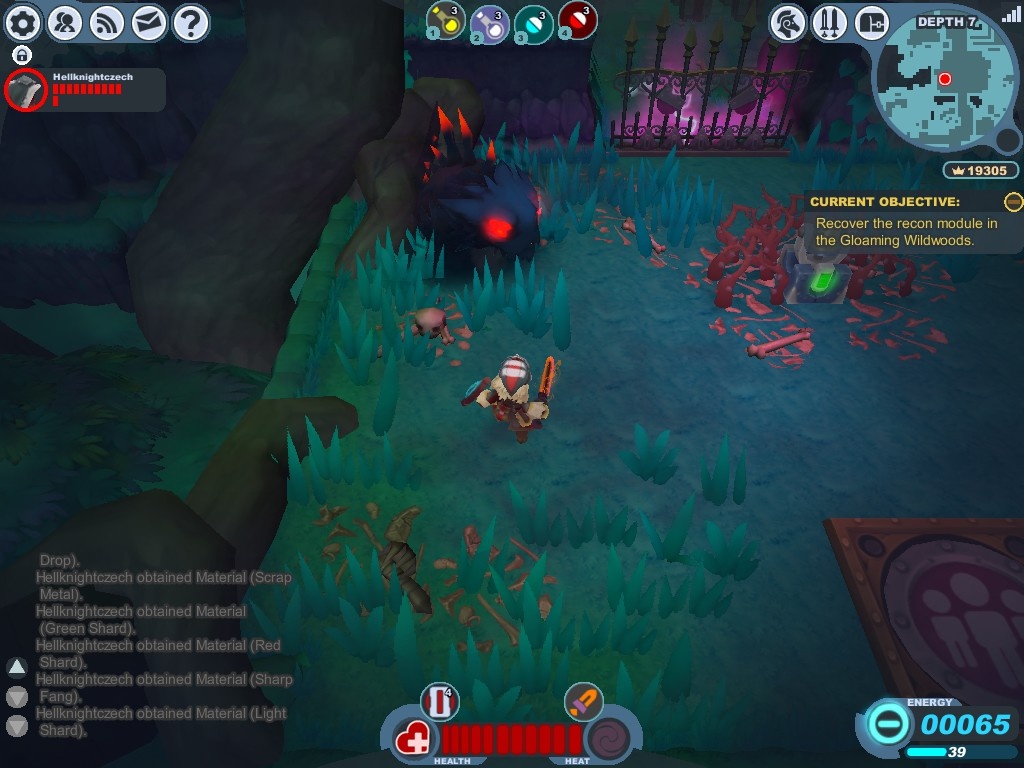This screenshot has width=1024, height=768.
Task: Select the orange sword weapon slot
Action: [583, 701]
